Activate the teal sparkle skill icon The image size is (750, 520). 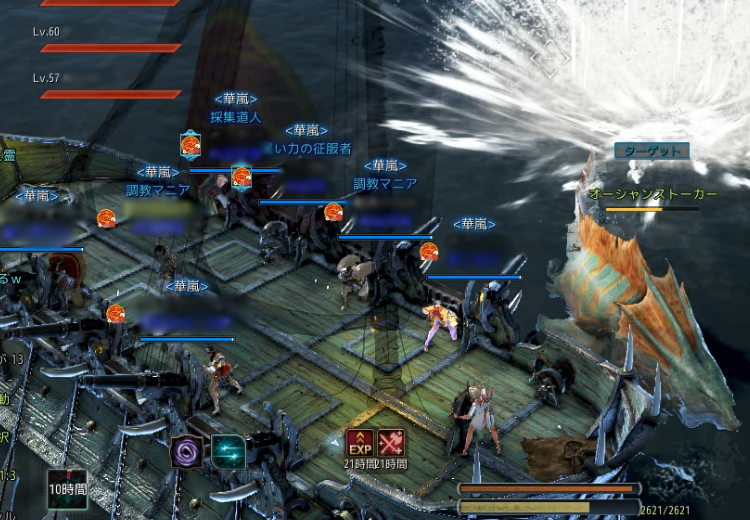coord(229,452)
